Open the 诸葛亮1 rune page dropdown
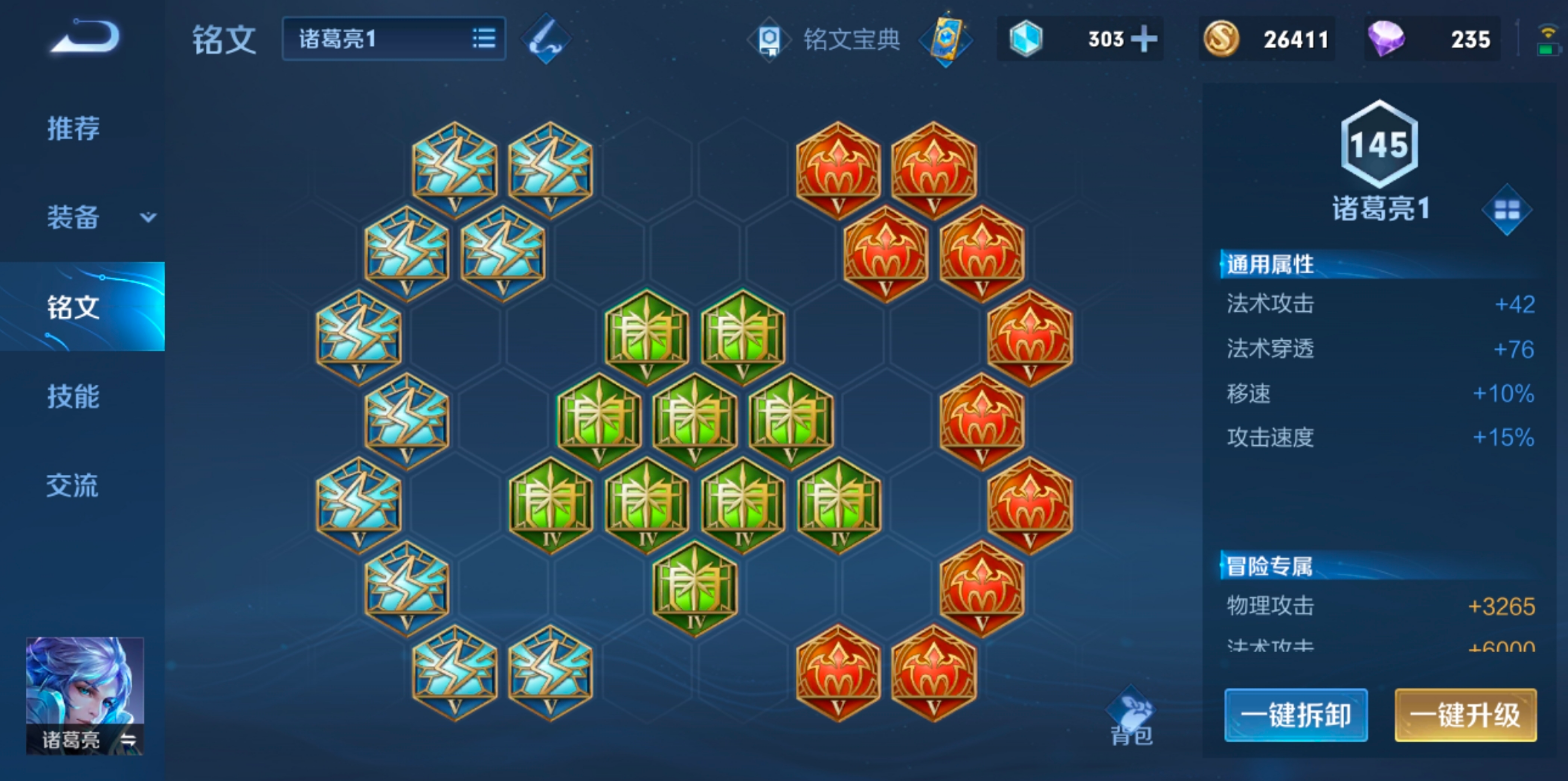Image resolution: width=1568 pixels, height=781 pixels. [x=394, y=39]
